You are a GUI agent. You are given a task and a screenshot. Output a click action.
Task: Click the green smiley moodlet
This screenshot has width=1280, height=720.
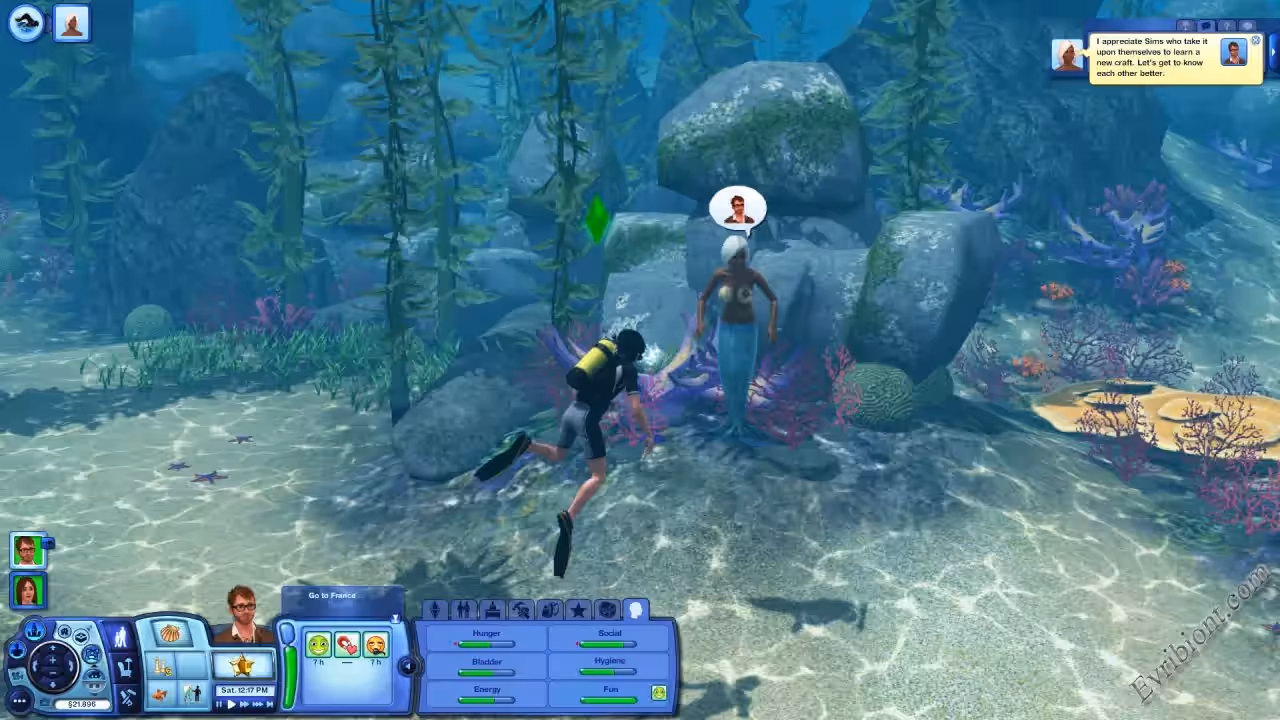click(318, 645)
